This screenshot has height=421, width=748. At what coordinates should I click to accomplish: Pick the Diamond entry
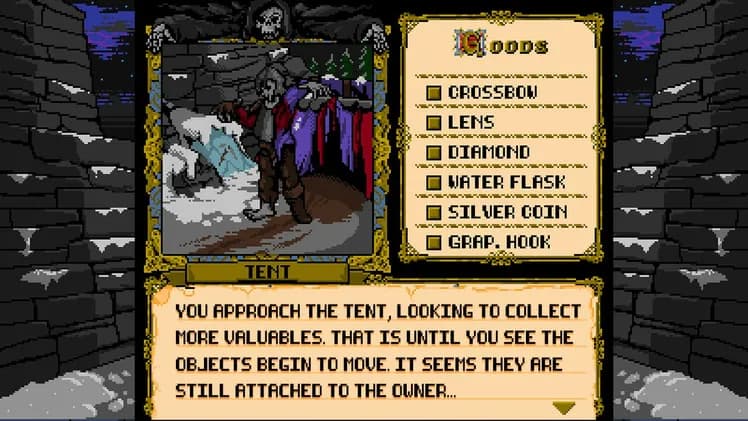[488, 152]
